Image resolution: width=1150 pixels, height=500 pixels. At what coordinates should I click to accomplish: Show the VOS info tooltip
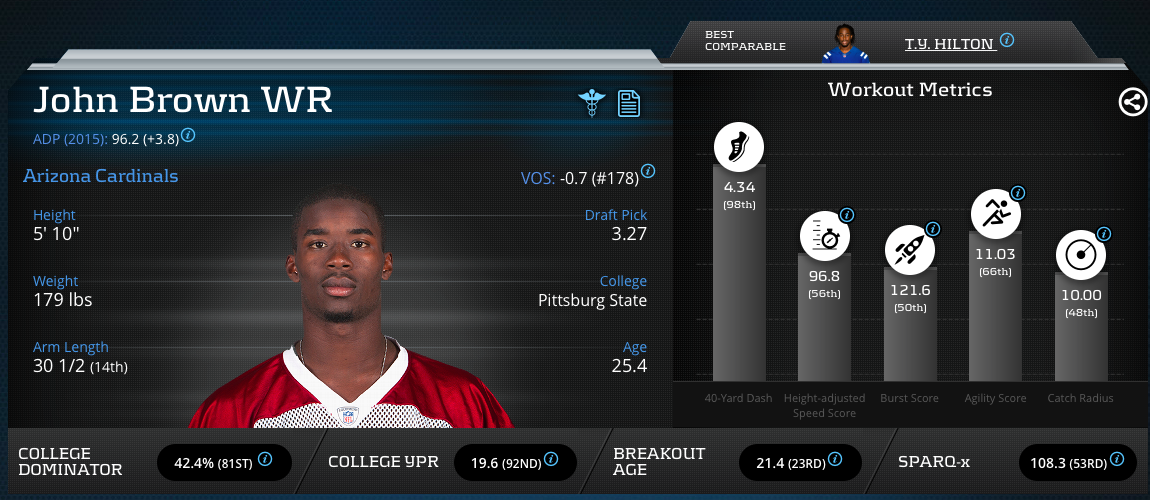coord(648,171)
